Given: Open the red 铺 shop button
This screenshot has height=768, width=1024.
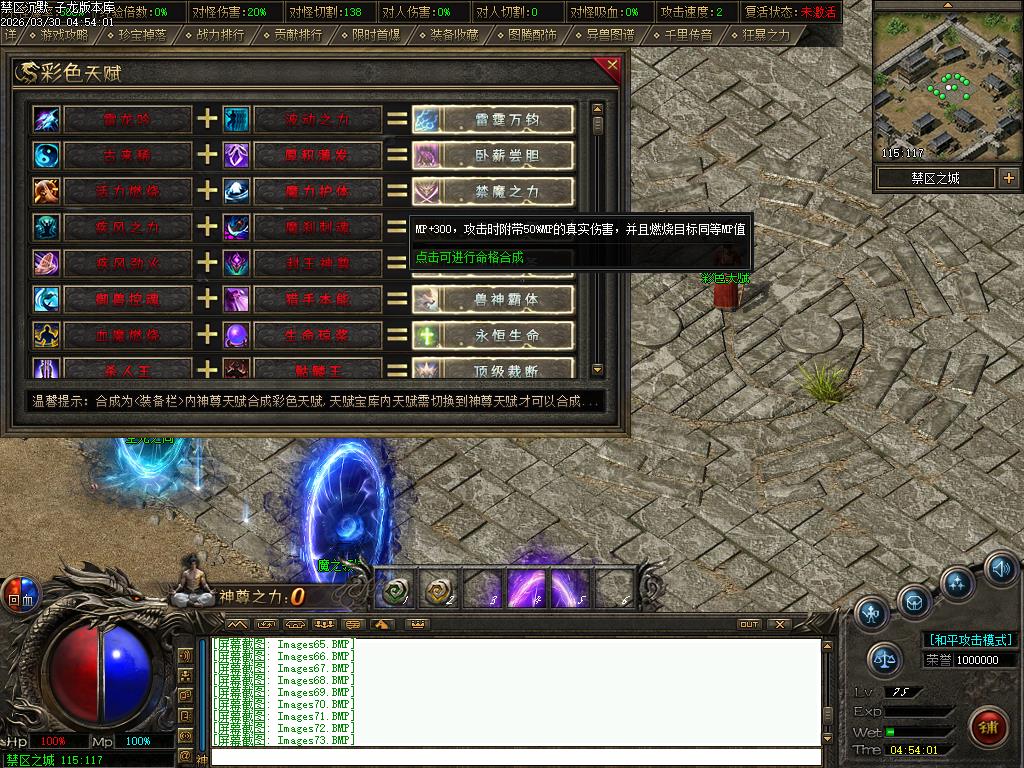Looking at the screenshot, I should (x=988, y=724).
